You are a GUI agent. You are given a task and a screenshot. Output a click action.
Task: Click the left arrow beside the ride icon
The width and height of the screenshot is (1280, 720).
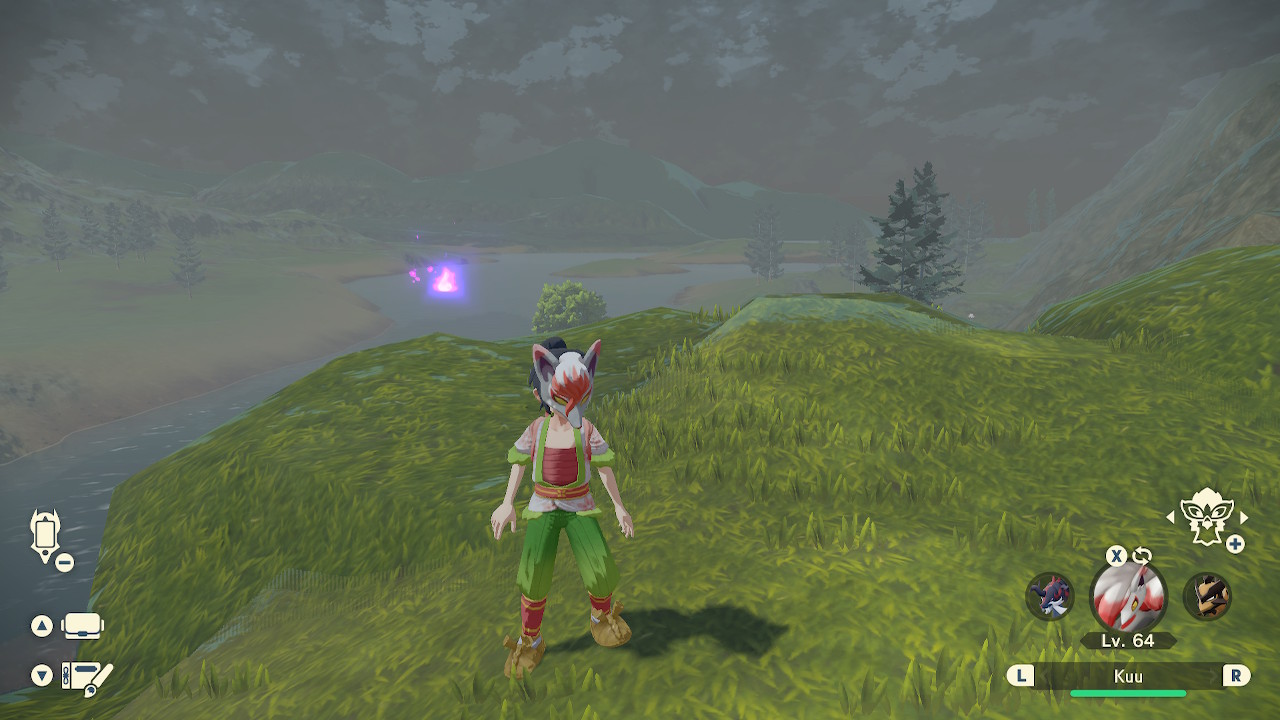(x=1171, y=517)
